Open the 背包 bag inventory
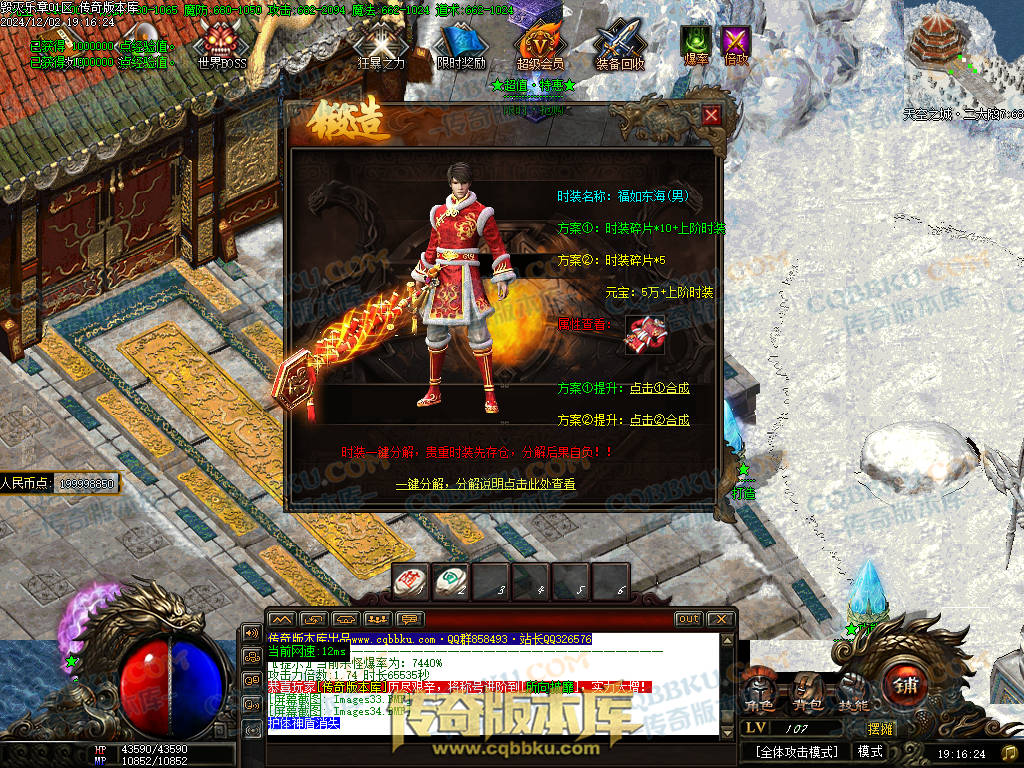 click(807, 693)
